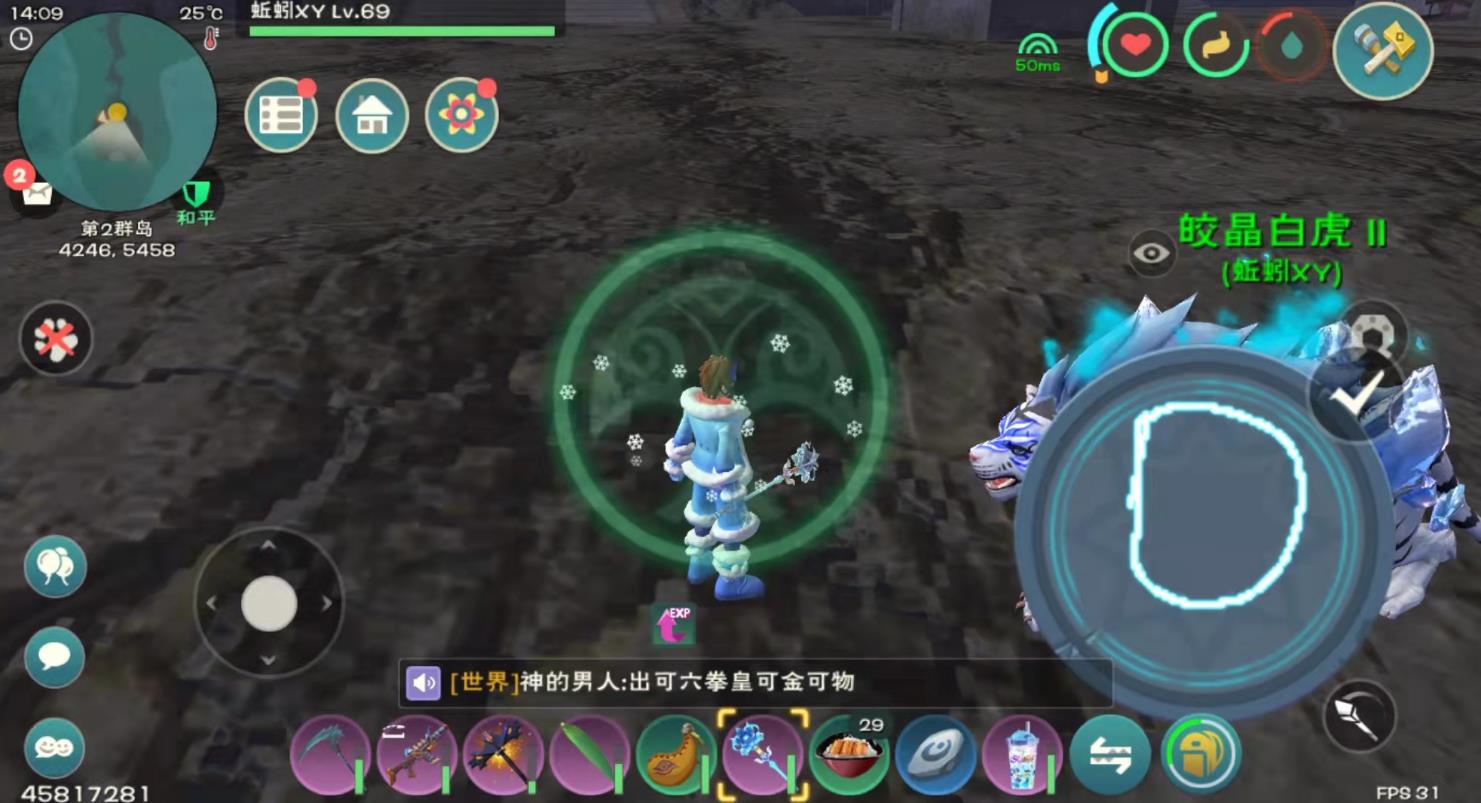Open the hammer and axe crafting menu
The width and height of the screenshot is (1481, 803).
click(1382, 50)
